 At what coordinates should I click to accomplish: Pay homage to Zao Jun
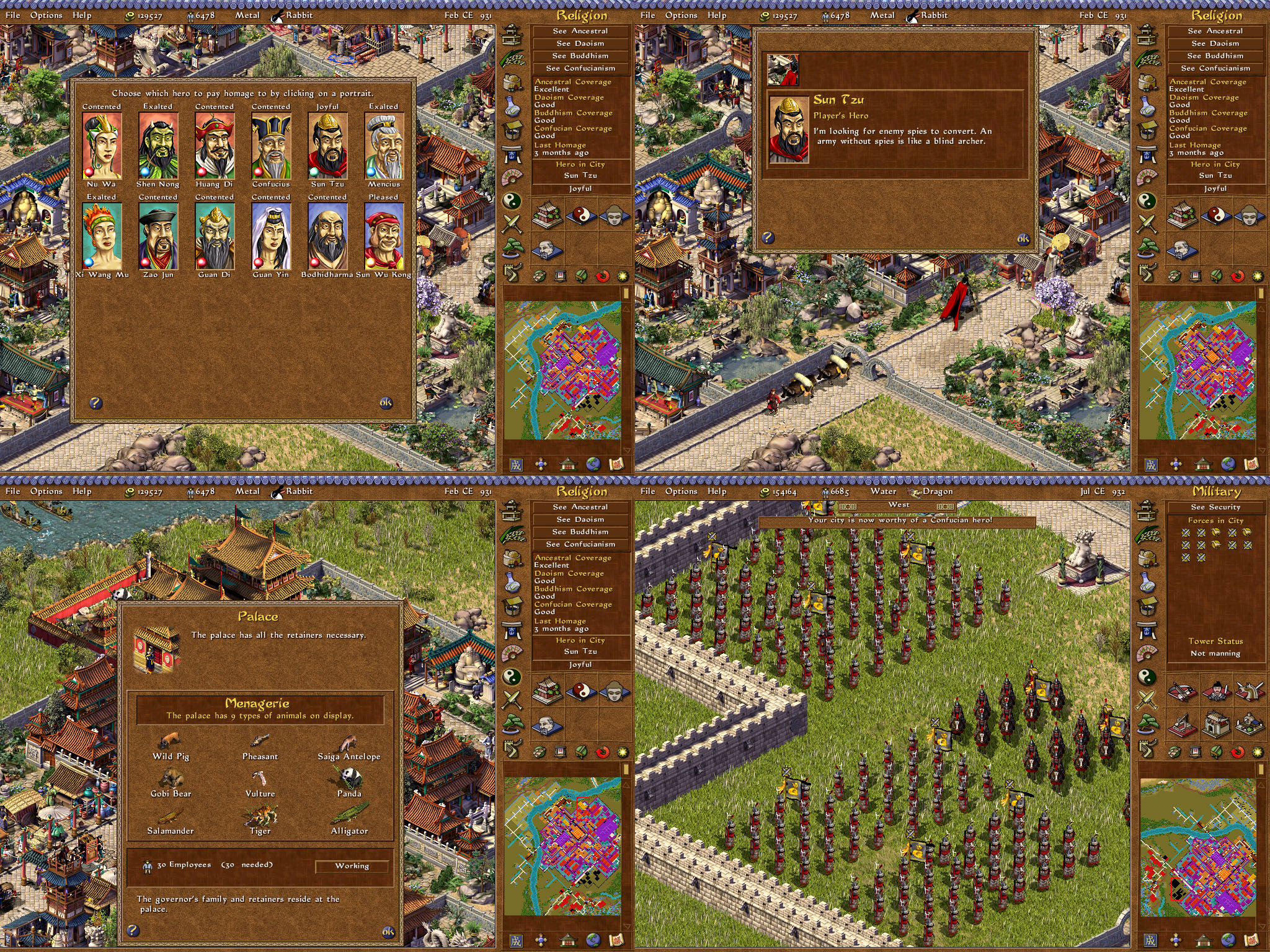pyautogui.click(x=158, y=236)
